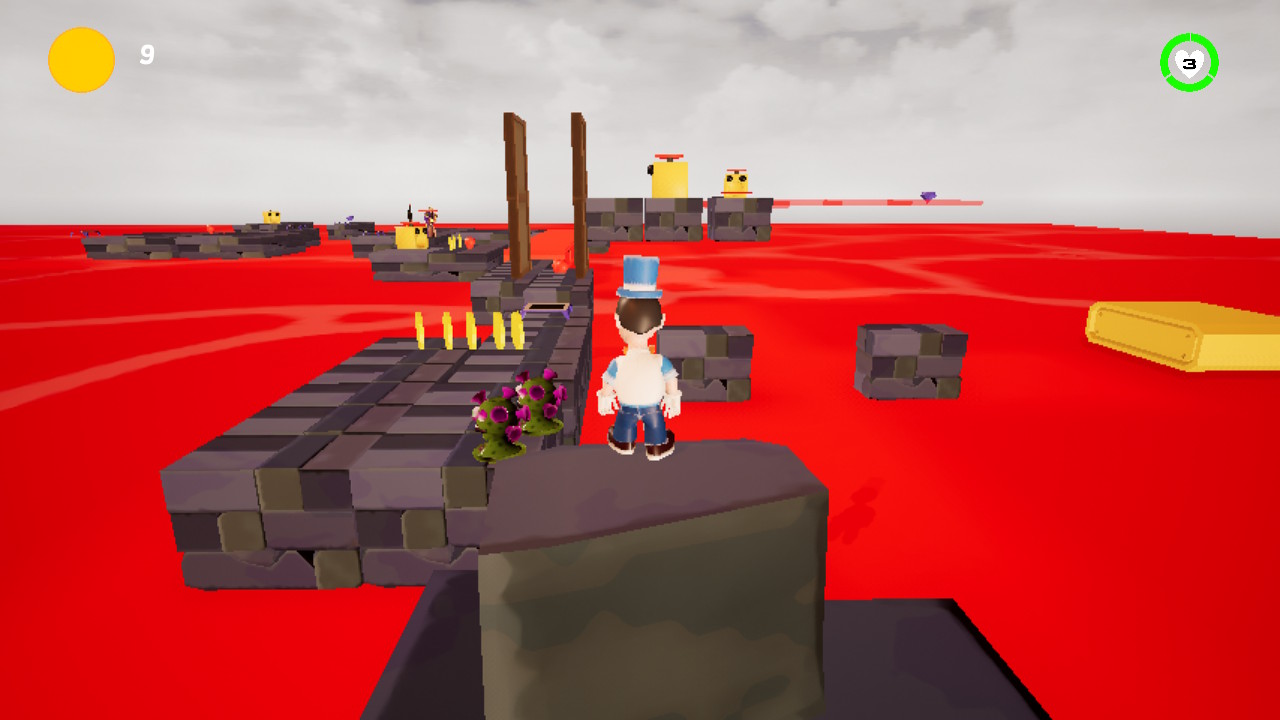Click the enemy riding atop the yellow box
Screen dimensions: 1280x720
(x=430, y=217)
